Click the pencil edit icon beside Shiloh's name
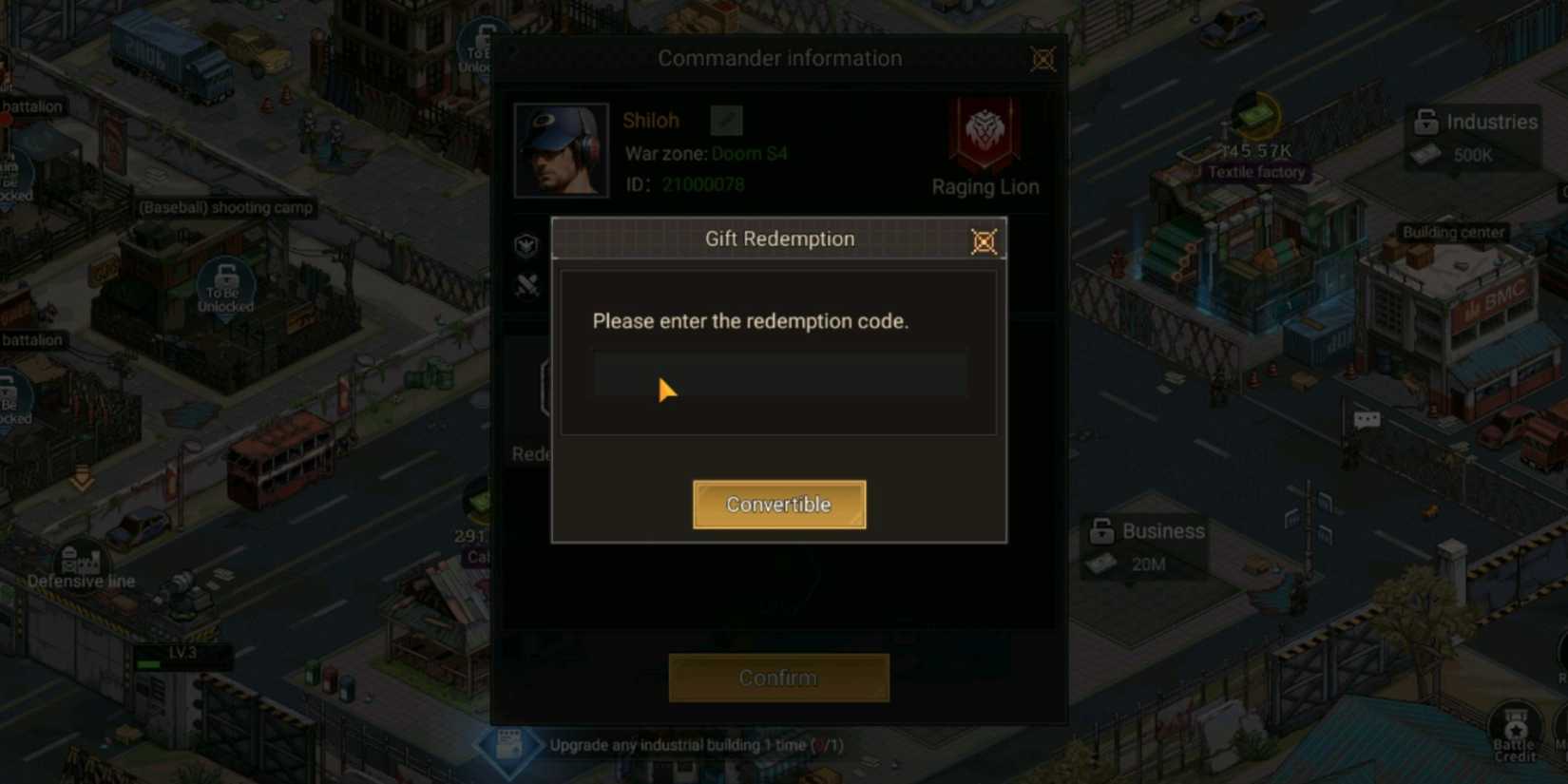1568x784 pixels. point(727,121)
